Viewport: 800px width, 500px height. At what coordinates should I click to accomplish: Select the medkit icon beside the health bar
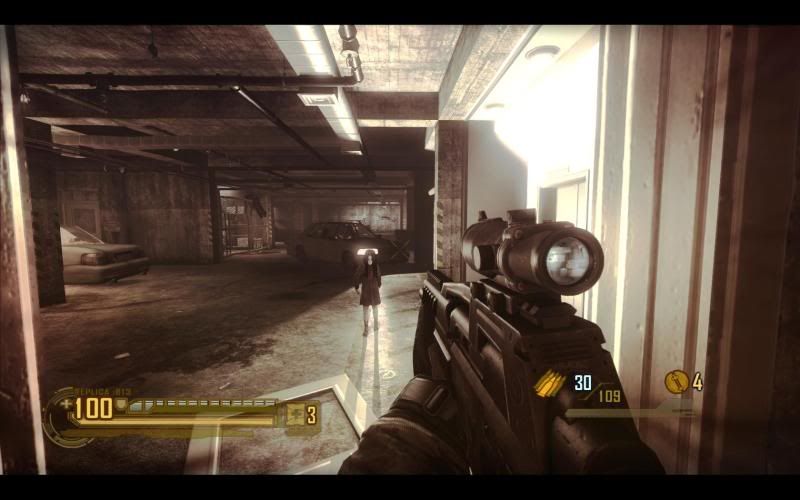pyautogui.click(x=296, y=415)
